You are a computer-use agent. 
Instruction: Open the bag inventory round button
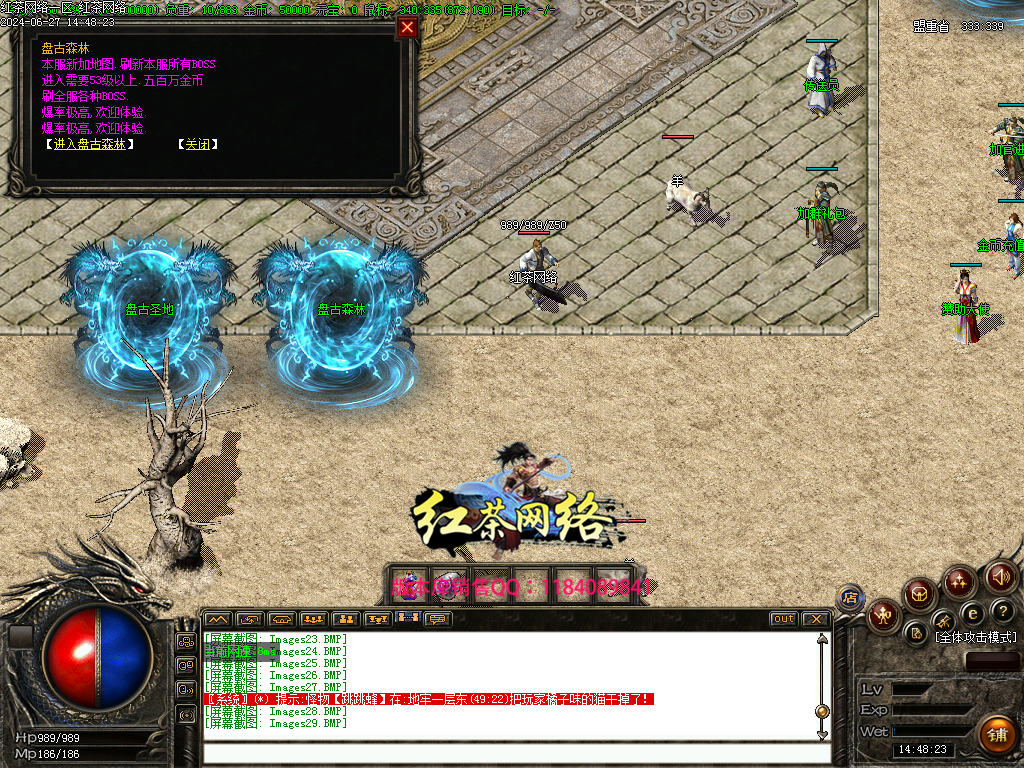click(x=919, y=594)
